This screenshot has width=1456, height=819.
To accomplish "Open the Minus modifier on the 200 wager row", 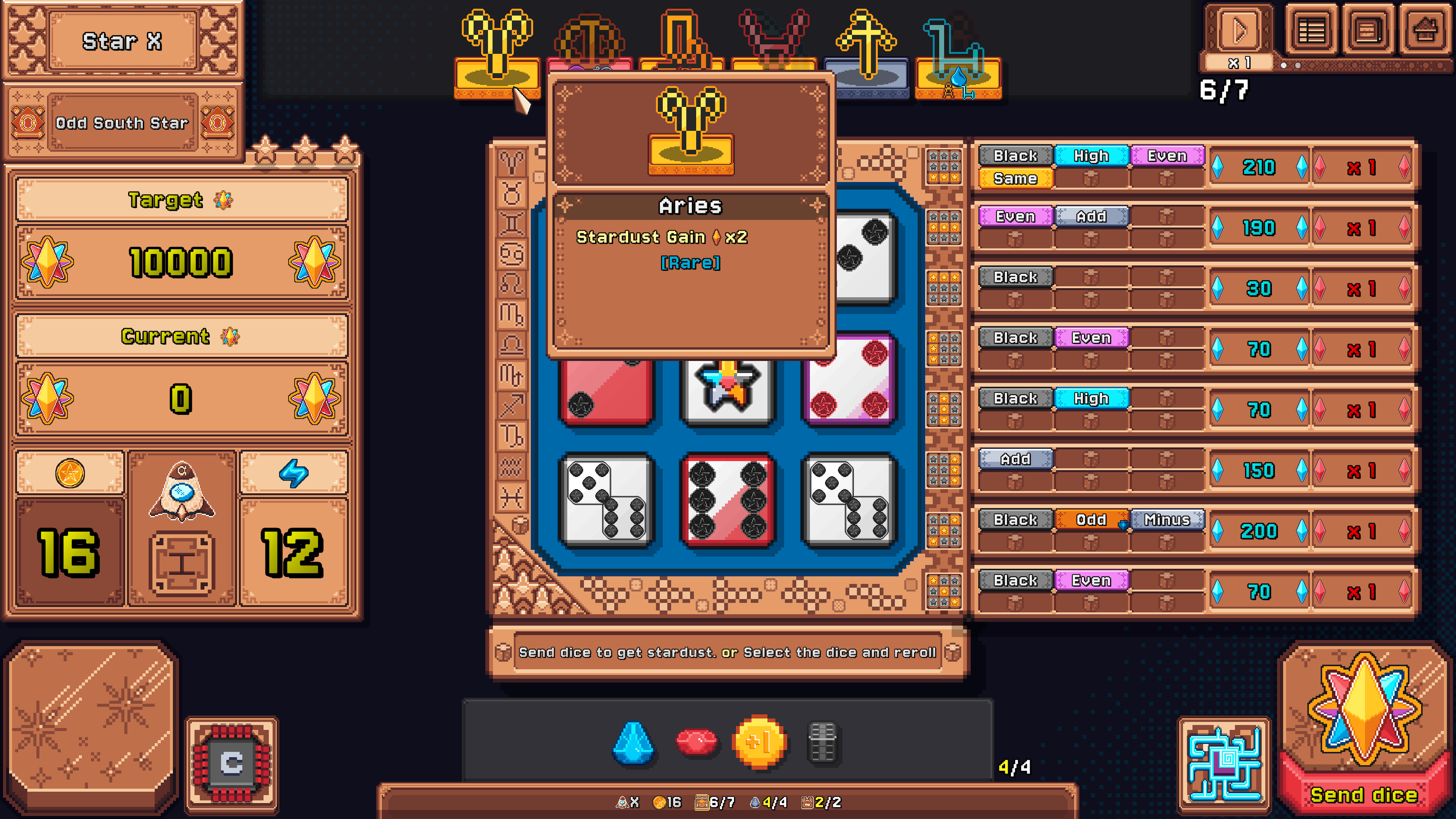I will click(x=1167, y=519).
